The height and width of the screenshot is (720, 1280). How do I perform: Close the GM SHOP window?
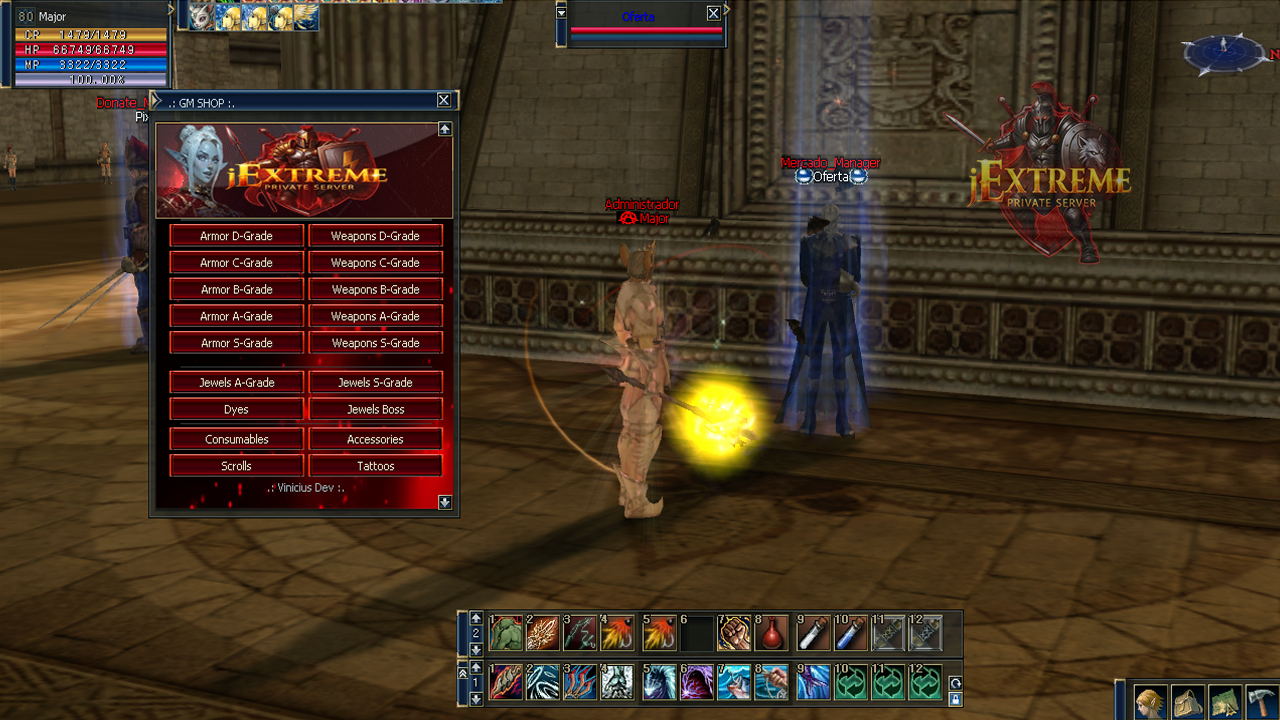click(444, 100)
